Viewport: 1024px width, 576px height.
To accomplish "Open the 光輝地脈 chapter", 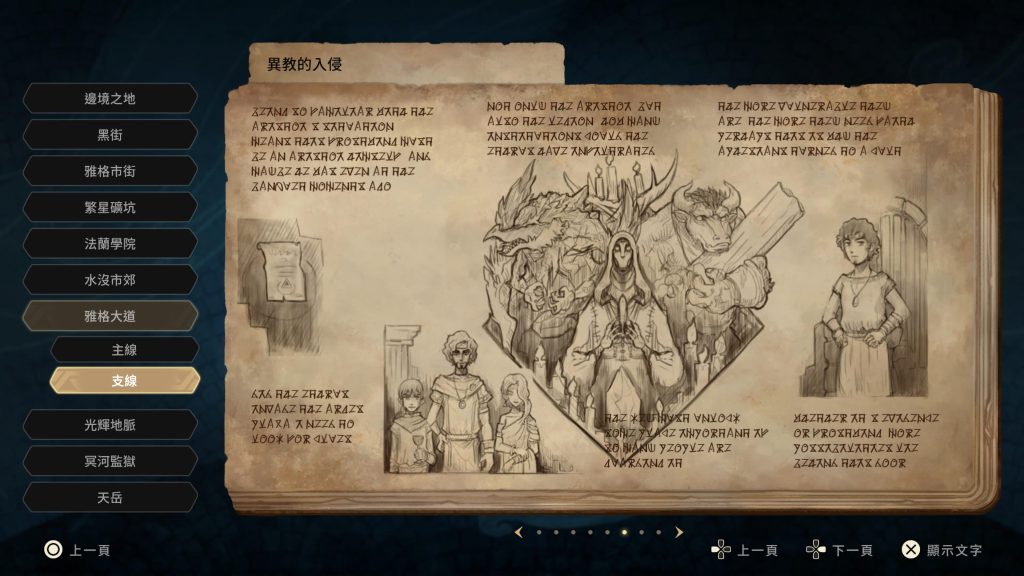I will tap(110, 424).
